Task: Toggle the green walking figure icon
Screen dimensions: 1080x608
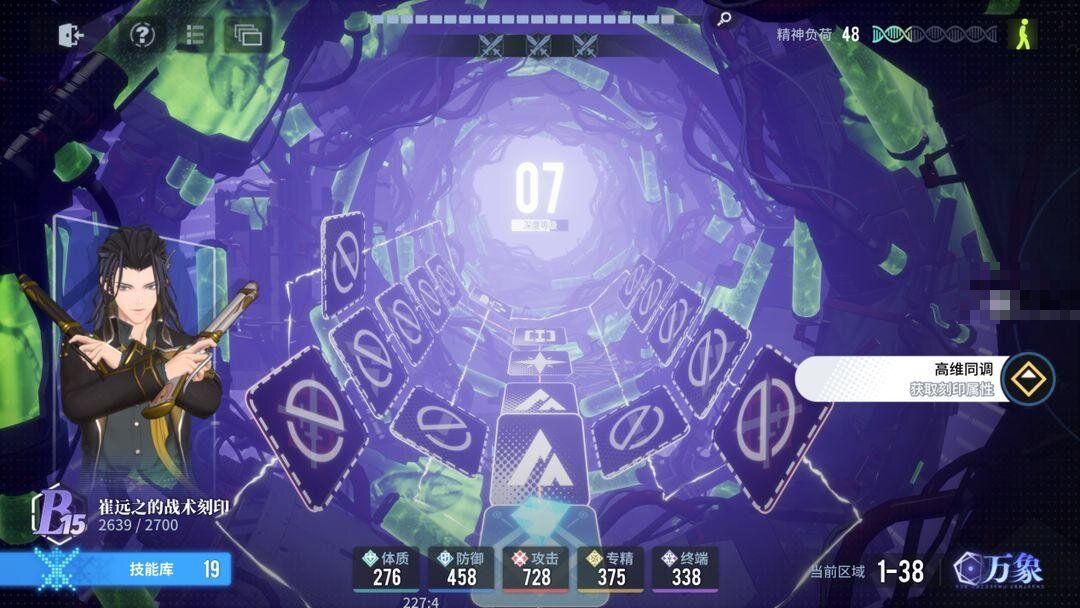Action: pyautogui.click(x=1022, y=34)
